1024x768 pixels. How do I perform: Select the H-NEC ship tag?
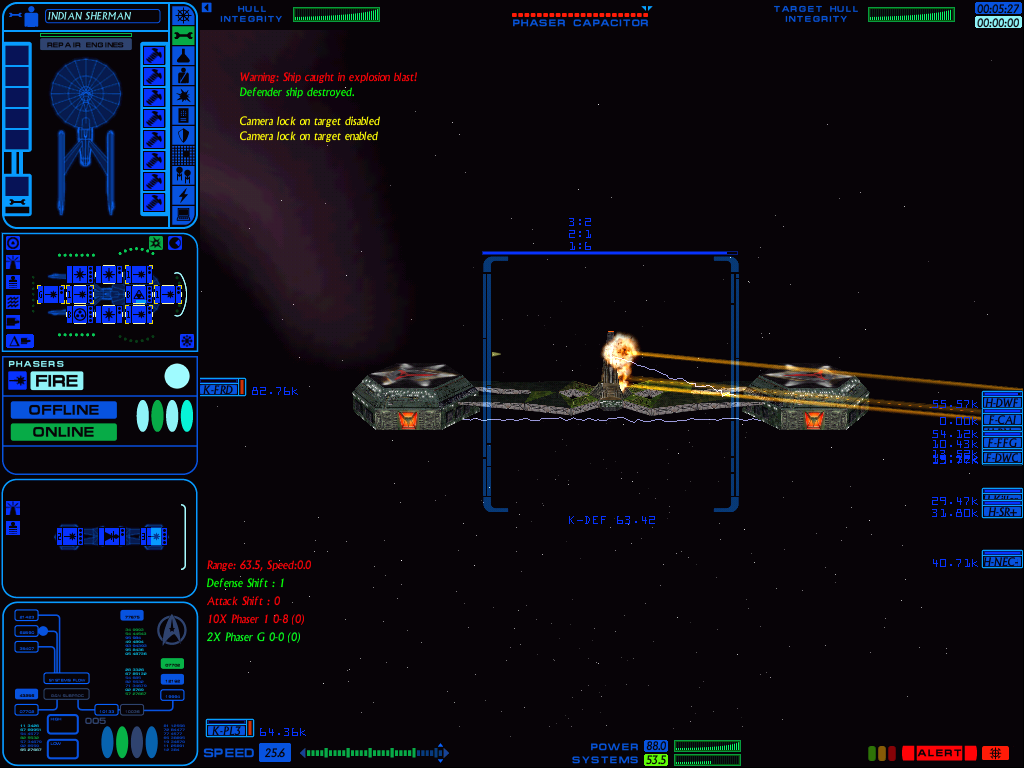[1001, 562]
